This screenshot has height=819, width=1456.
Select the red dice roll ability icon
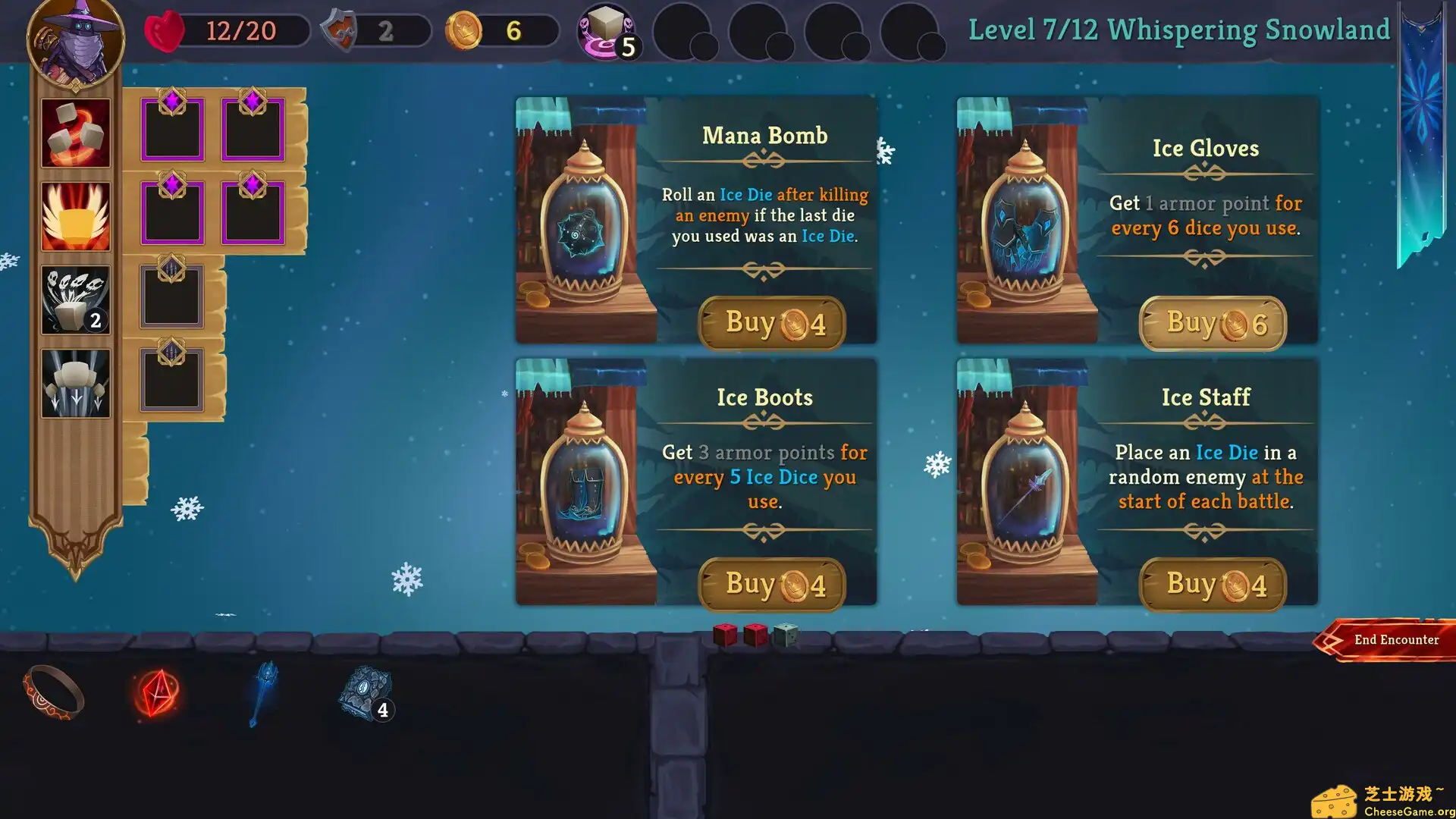click(x=76, y=133)
